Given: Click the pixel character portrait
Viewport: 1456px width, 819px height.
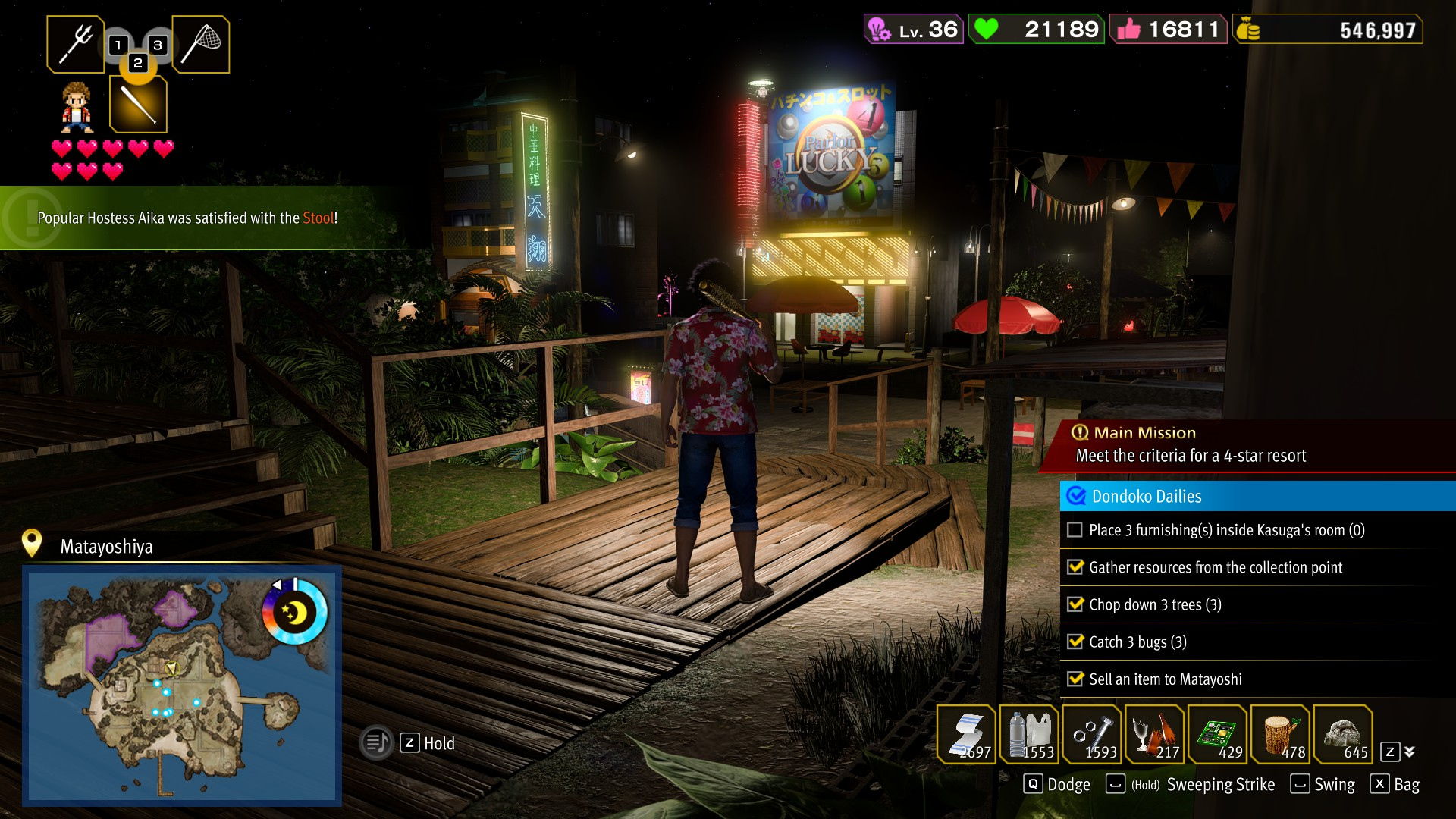Looking at the screenshot, I should (77, 107).
